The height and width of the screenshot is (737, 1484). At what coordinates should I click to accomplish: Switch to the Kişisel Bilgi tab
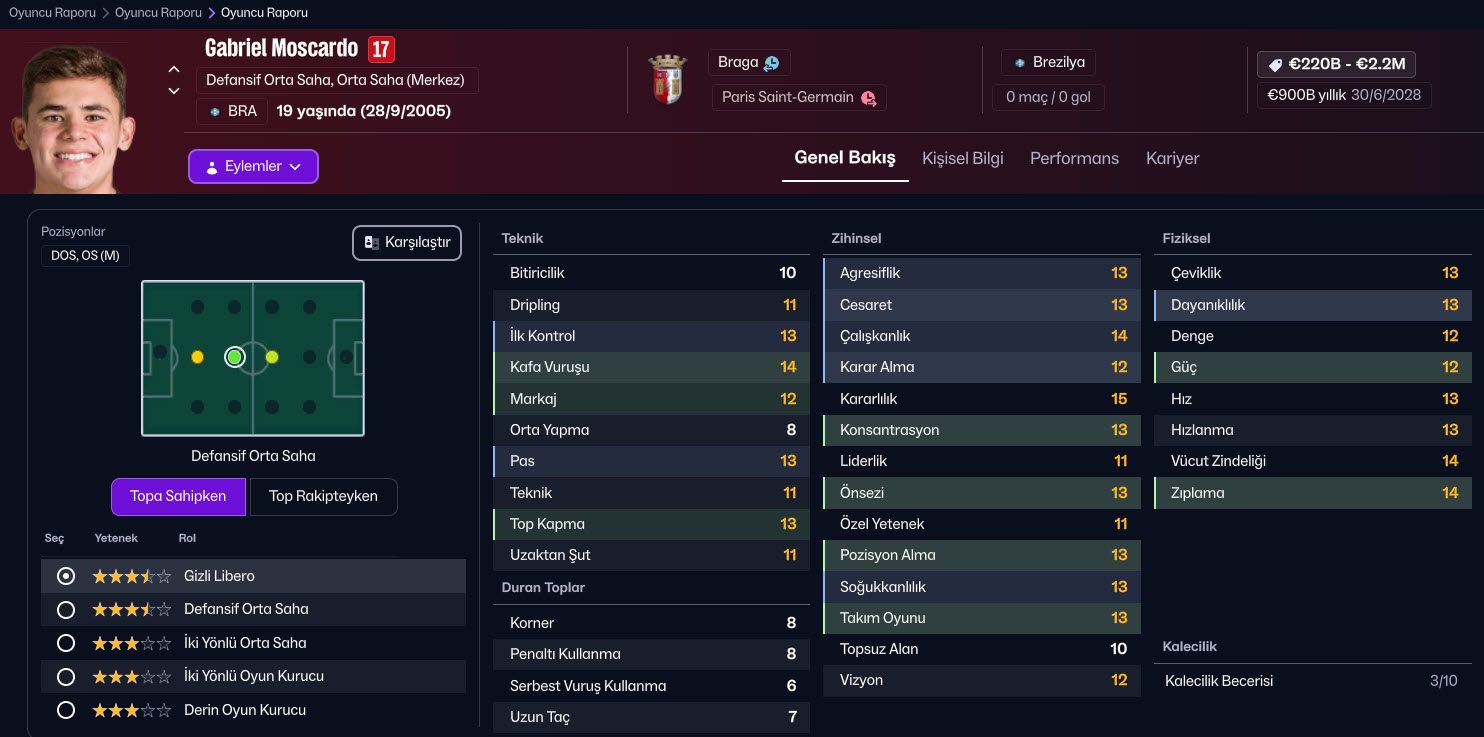click(x=962, y=158)
